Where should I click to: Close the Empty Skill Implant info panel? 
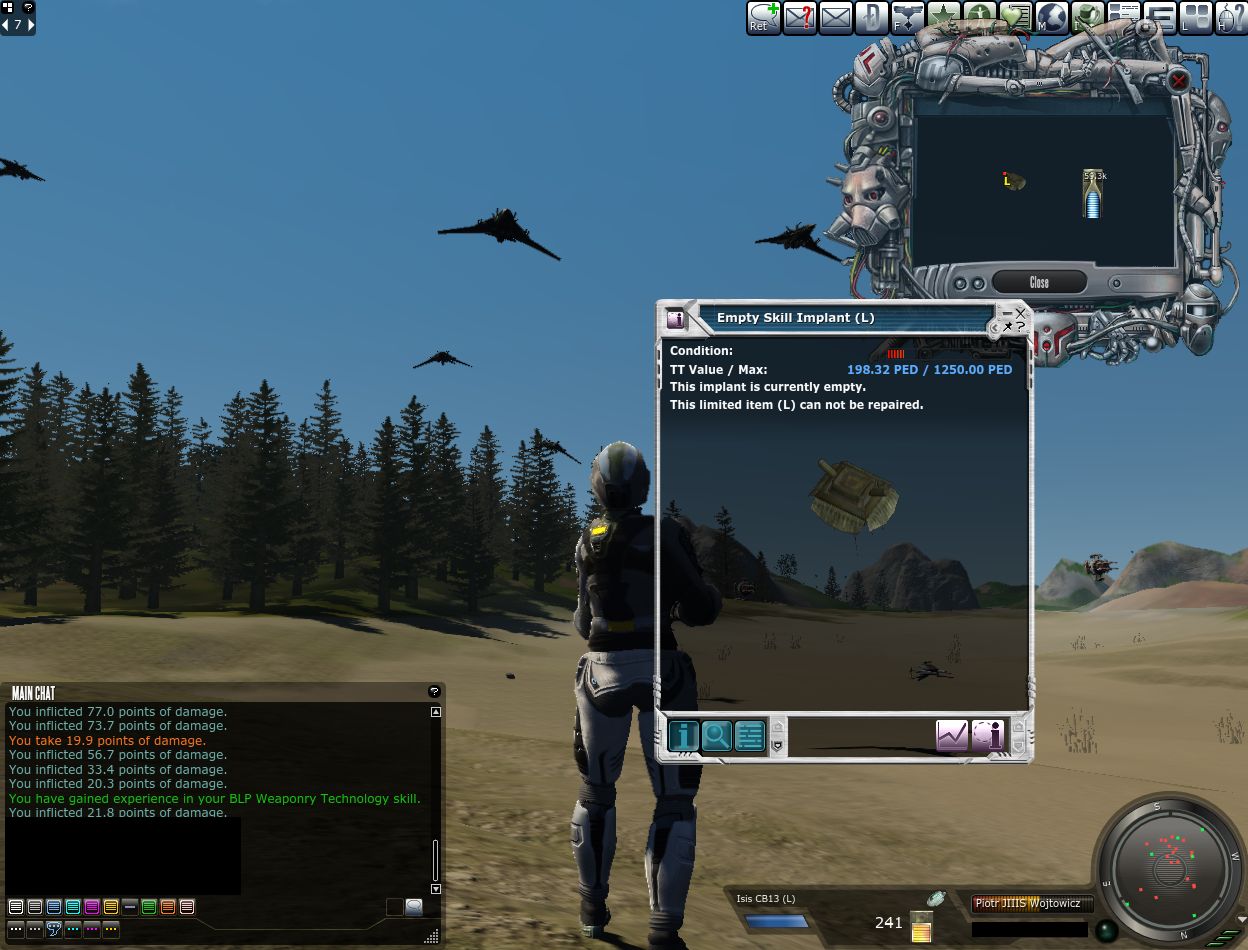click(x=1020, y=313)
